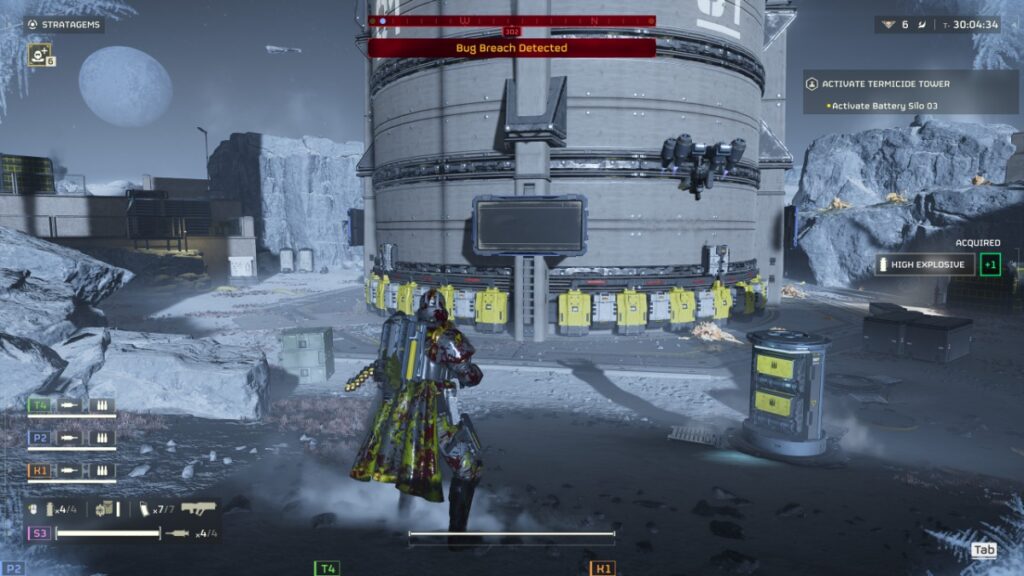Click the compass bar at the top
The height and width of the screenshot is (576, 1024).
click(512, 20)
